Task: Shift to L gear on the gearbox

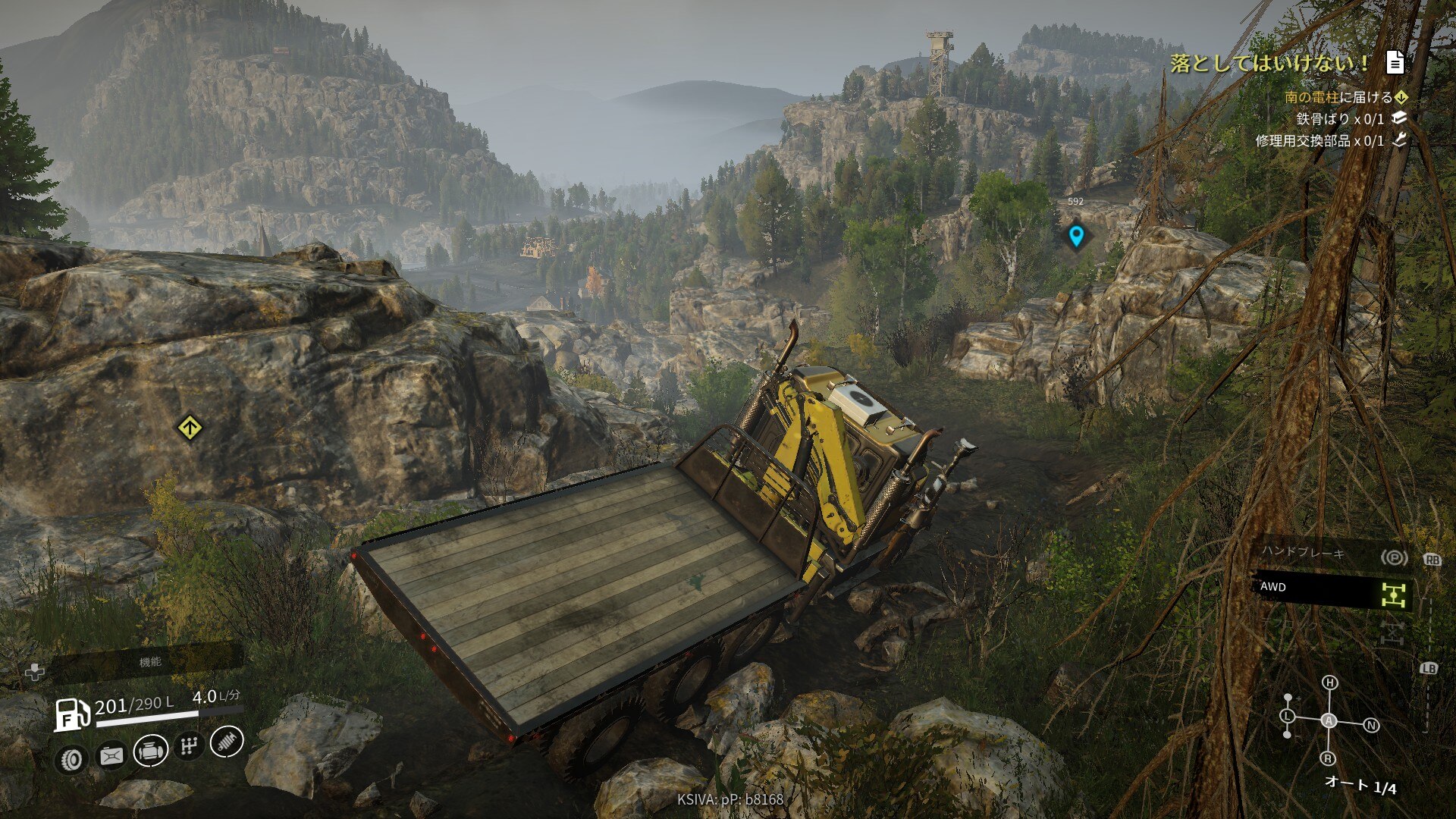Action: [x=1288, y=717]
